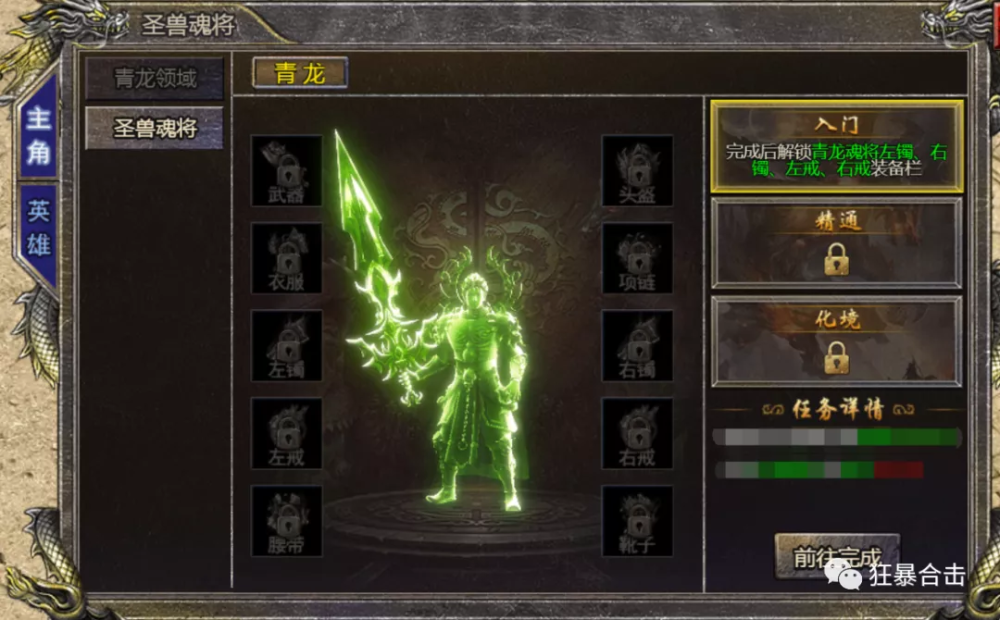Choose the locked 项链 slot

(637, 258)
